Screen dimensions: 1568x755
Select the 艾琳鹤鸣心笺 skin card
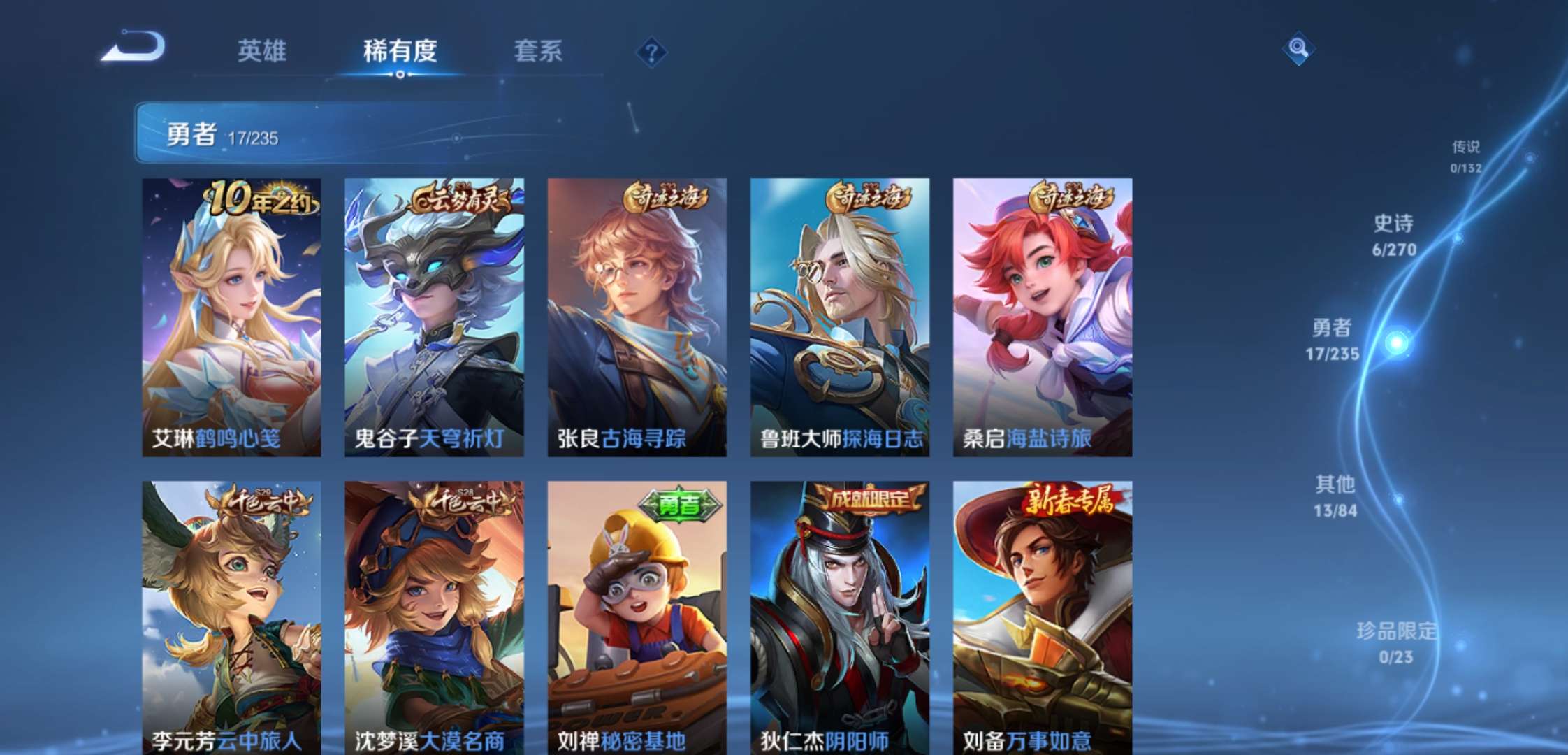coord(232,315)
